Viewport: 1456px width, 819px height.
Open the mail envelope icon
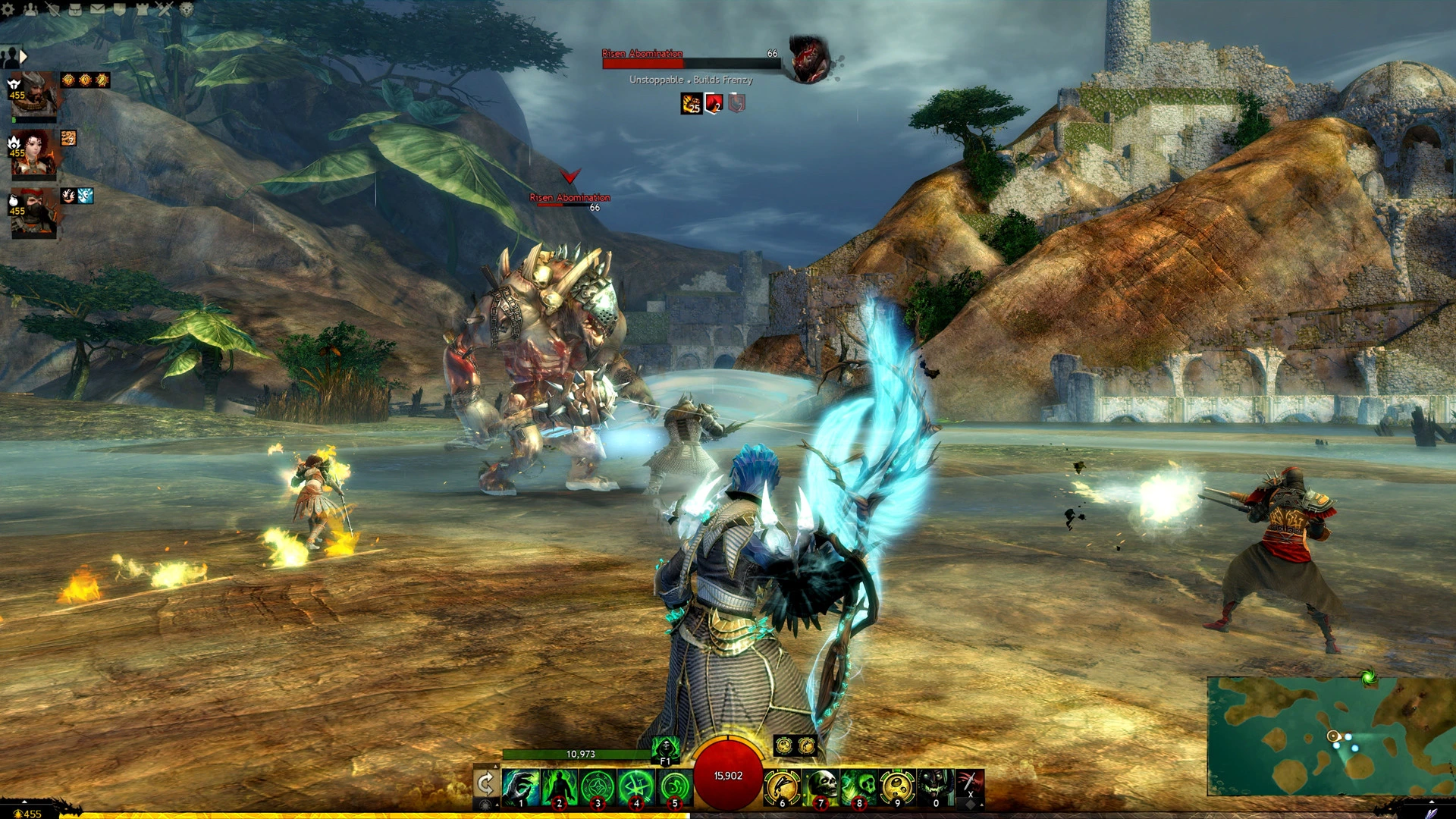pyautogui.click(x=97, y=8)
